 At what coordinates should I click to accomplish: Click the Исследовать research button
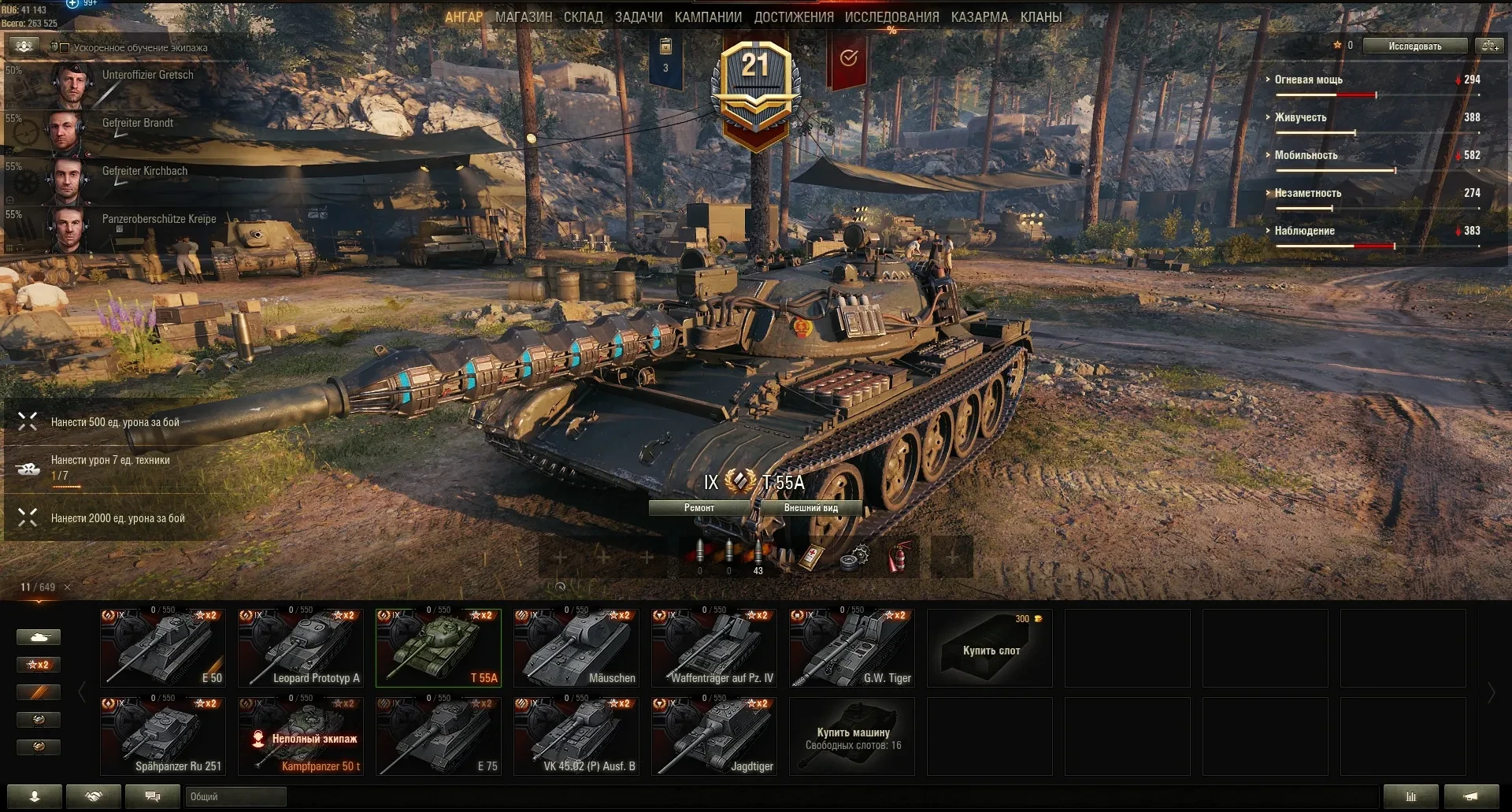[1414, 46]
